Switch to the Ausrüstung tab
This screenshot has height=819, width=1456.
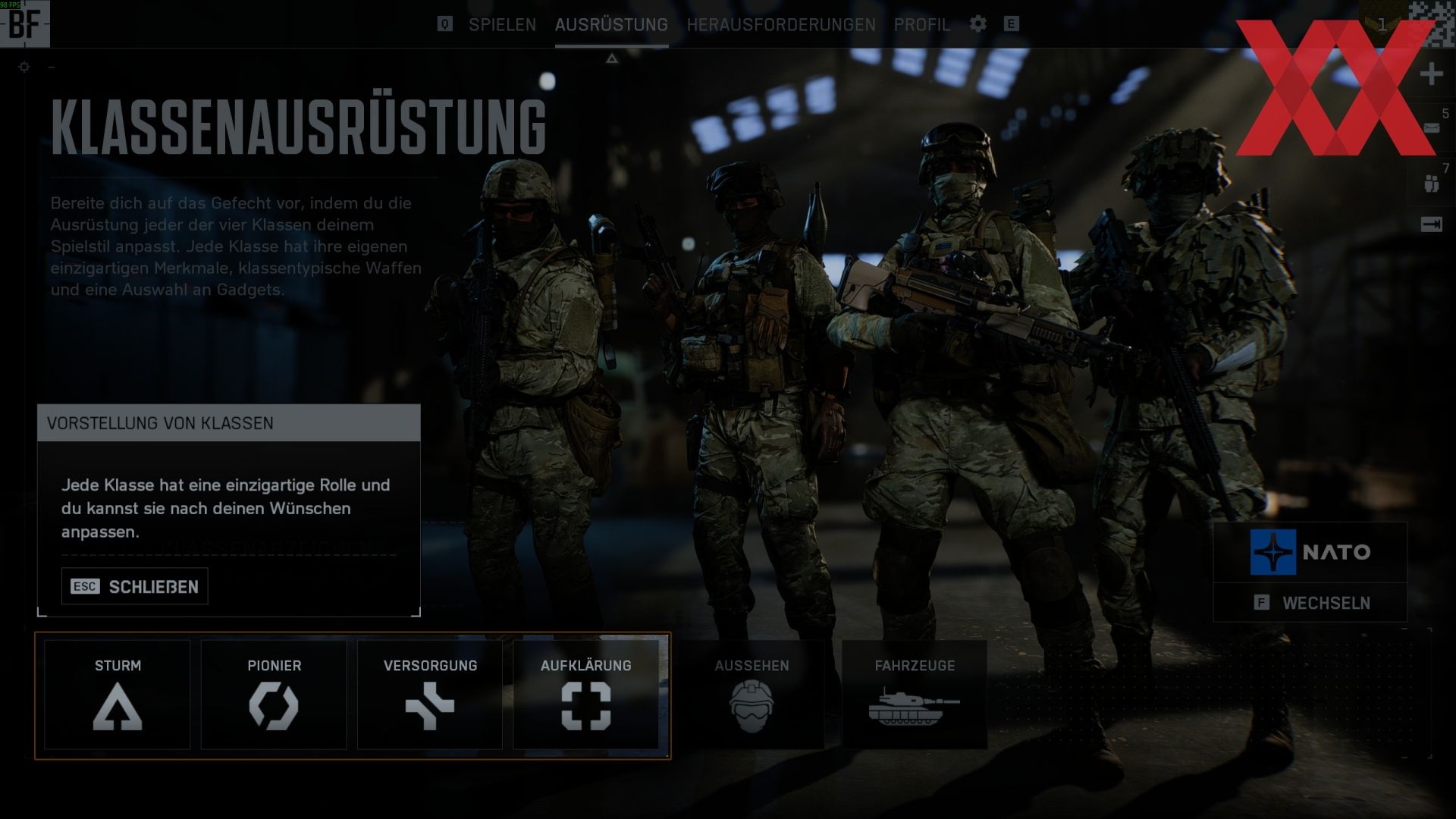point(611,24)
